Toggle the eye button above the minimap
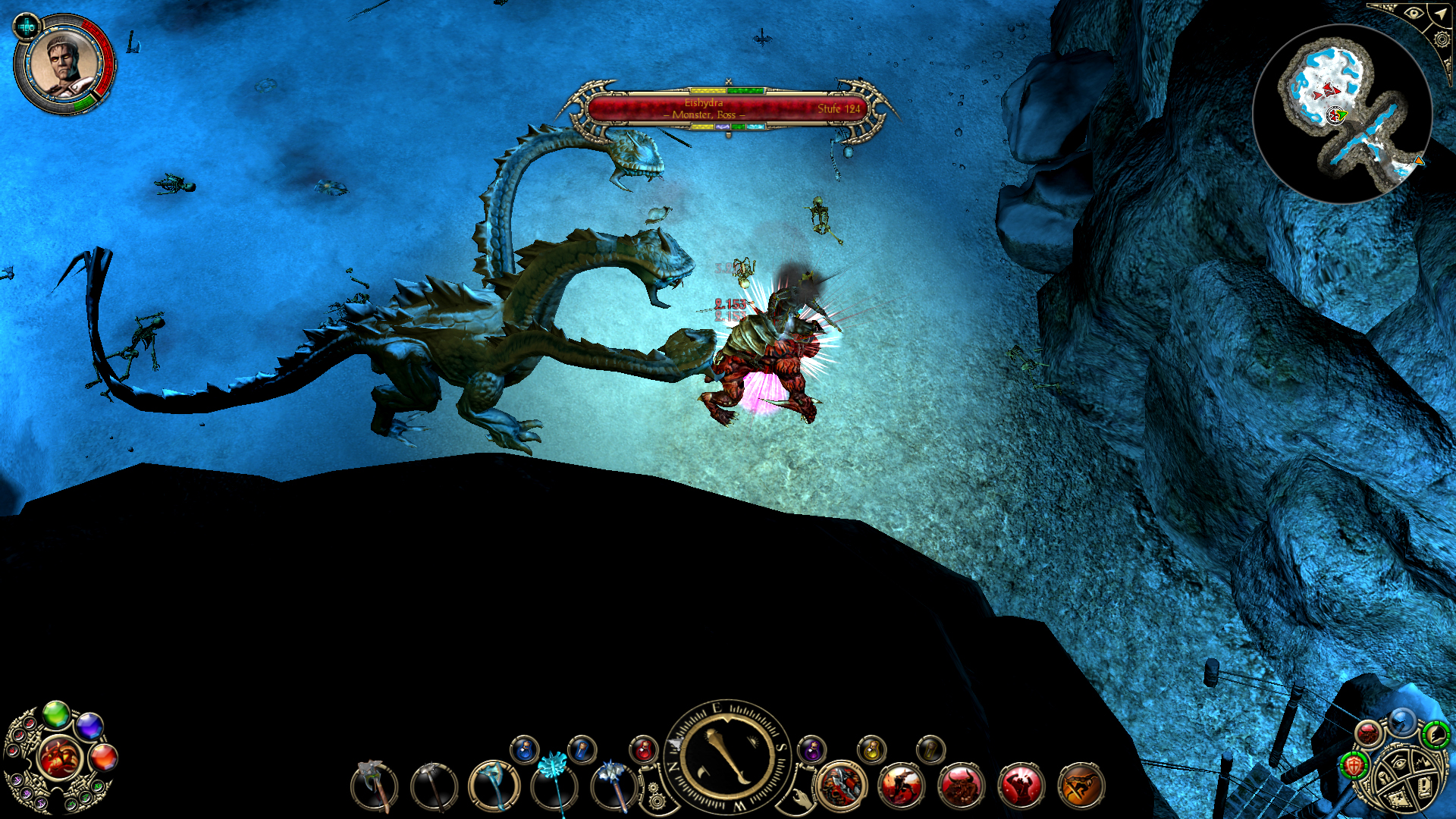 pyautogui.click(x=1414, y=13)
